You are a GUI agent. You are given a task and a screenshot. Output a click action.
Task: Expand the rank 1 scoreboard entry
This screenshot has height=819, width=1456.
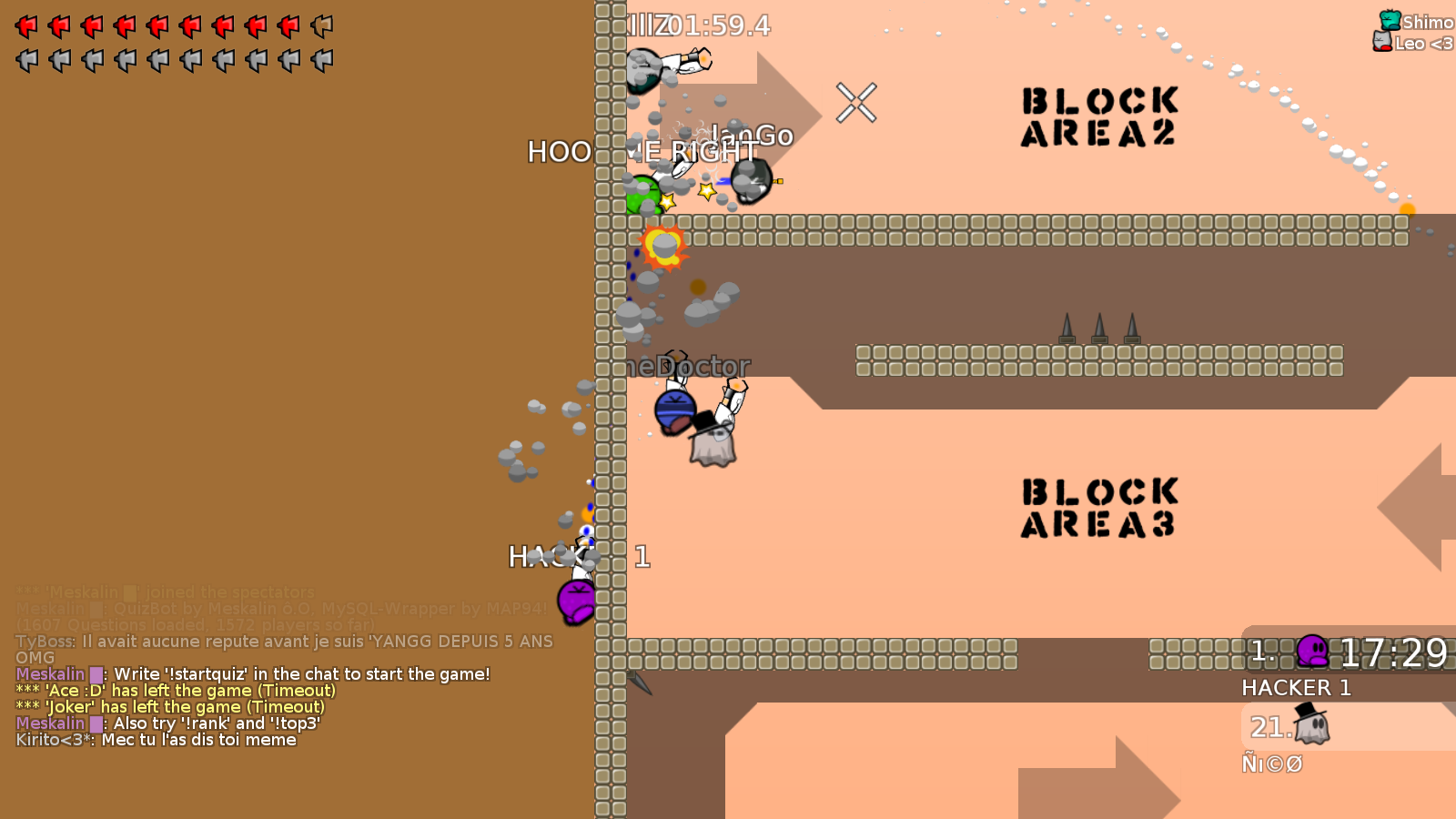[1260, 651]
